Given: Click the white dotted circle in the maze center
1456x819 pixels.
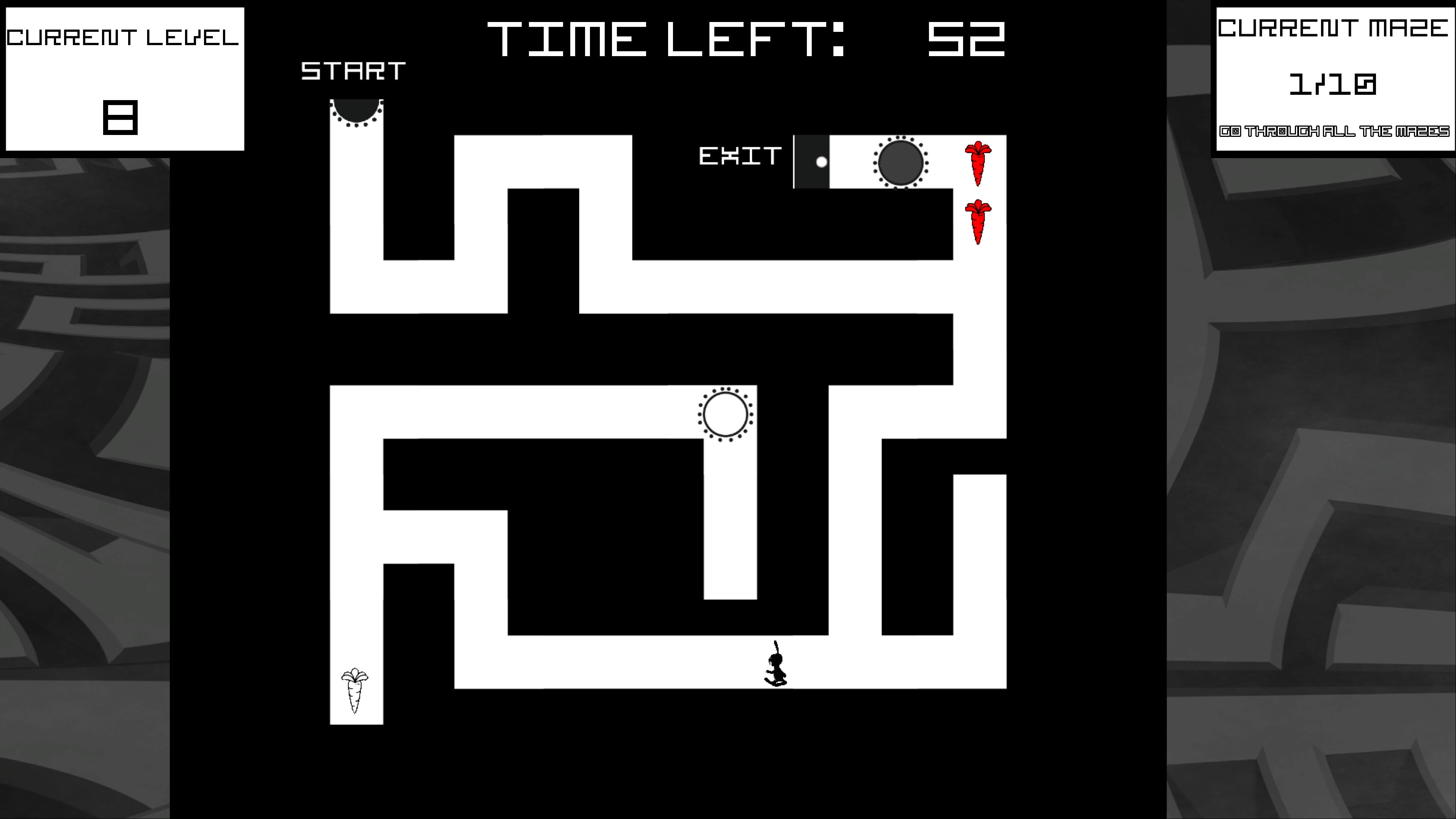Looking at the screenshot, I should 725,414.
